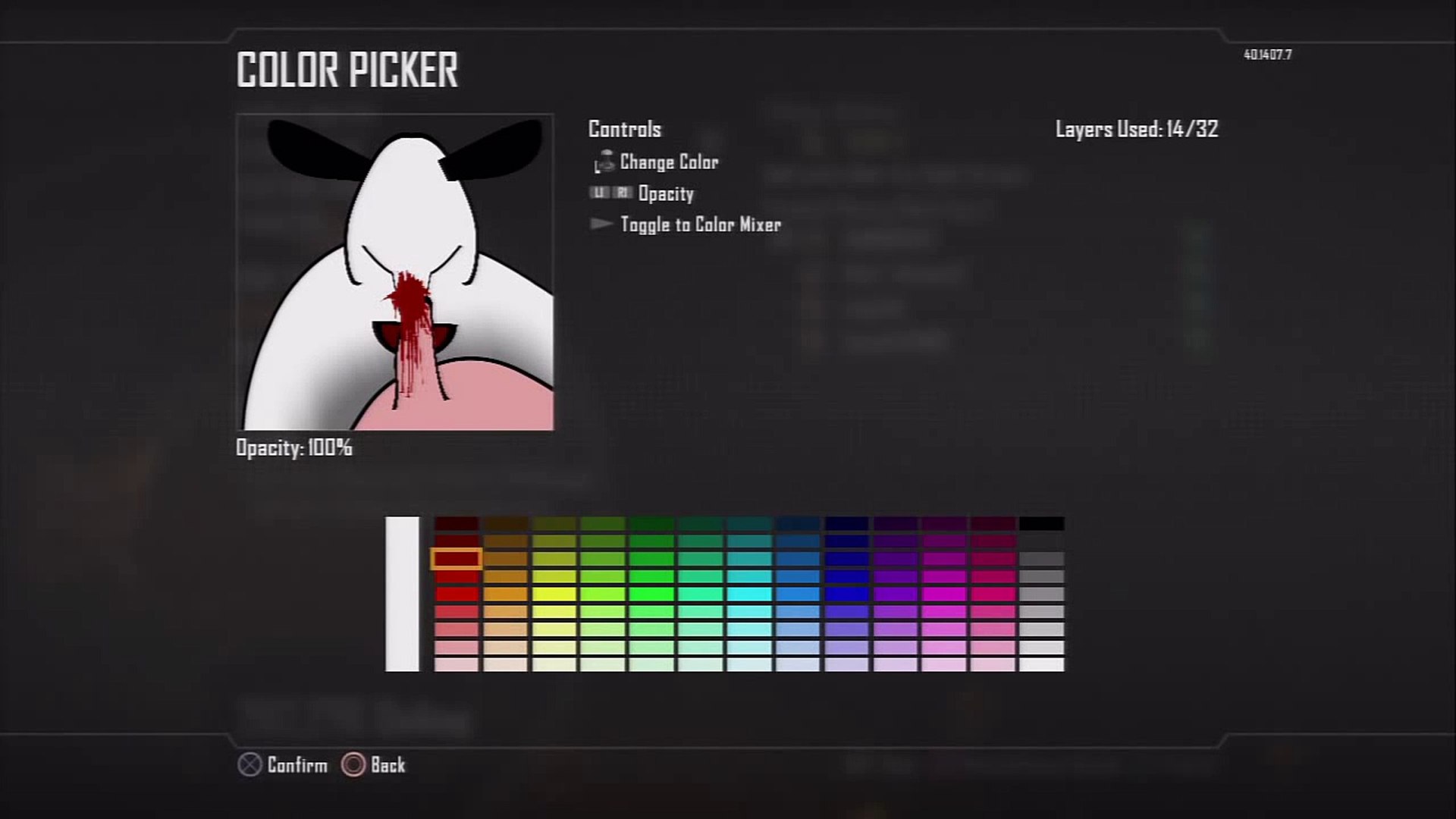Select the brightest pure yellow swatch

tap(554, 595)
